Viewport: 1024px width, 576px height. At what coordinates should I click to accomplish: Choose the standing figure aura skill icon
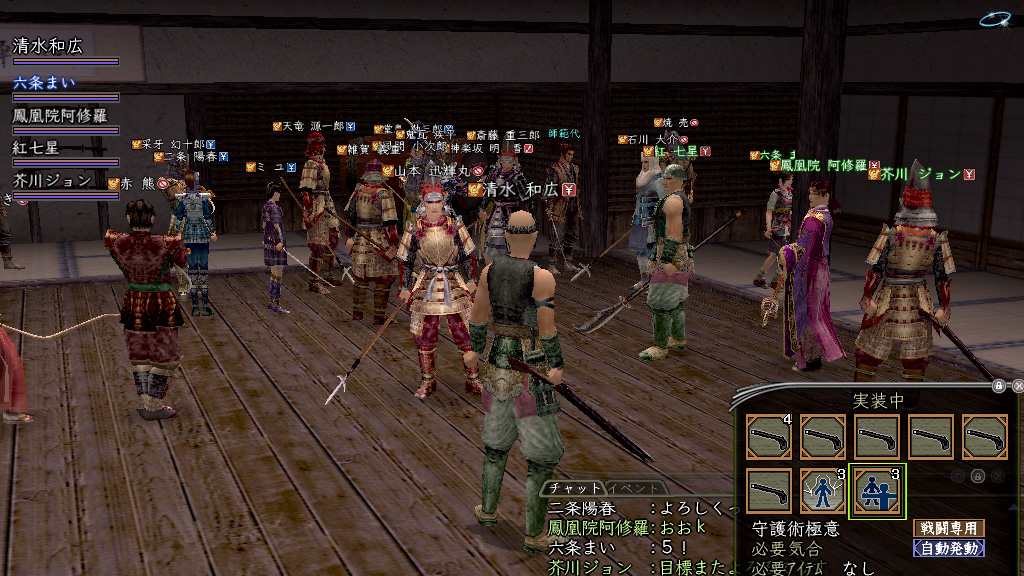click(x=823, y=492)
